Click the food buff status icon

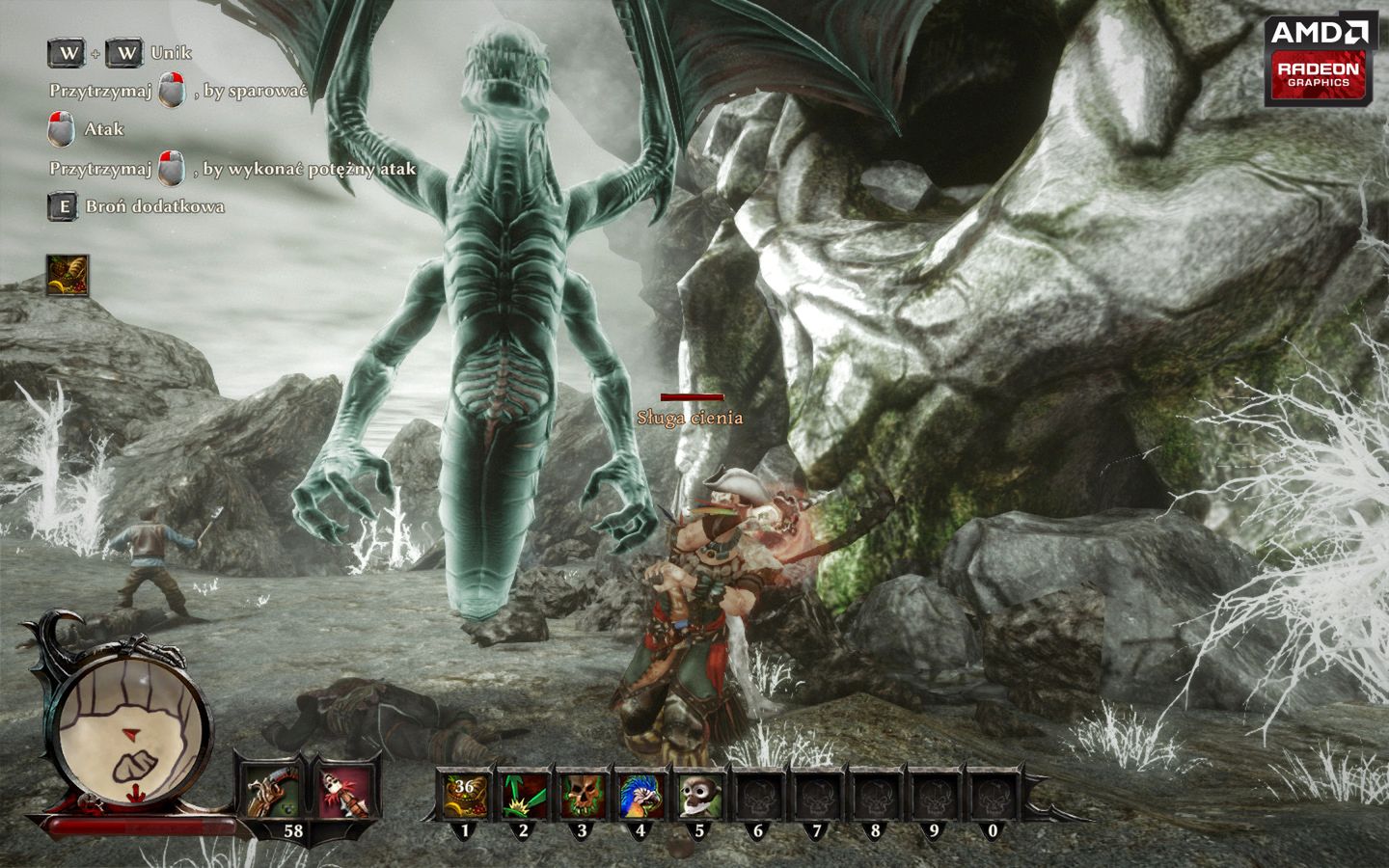point(68,275)
